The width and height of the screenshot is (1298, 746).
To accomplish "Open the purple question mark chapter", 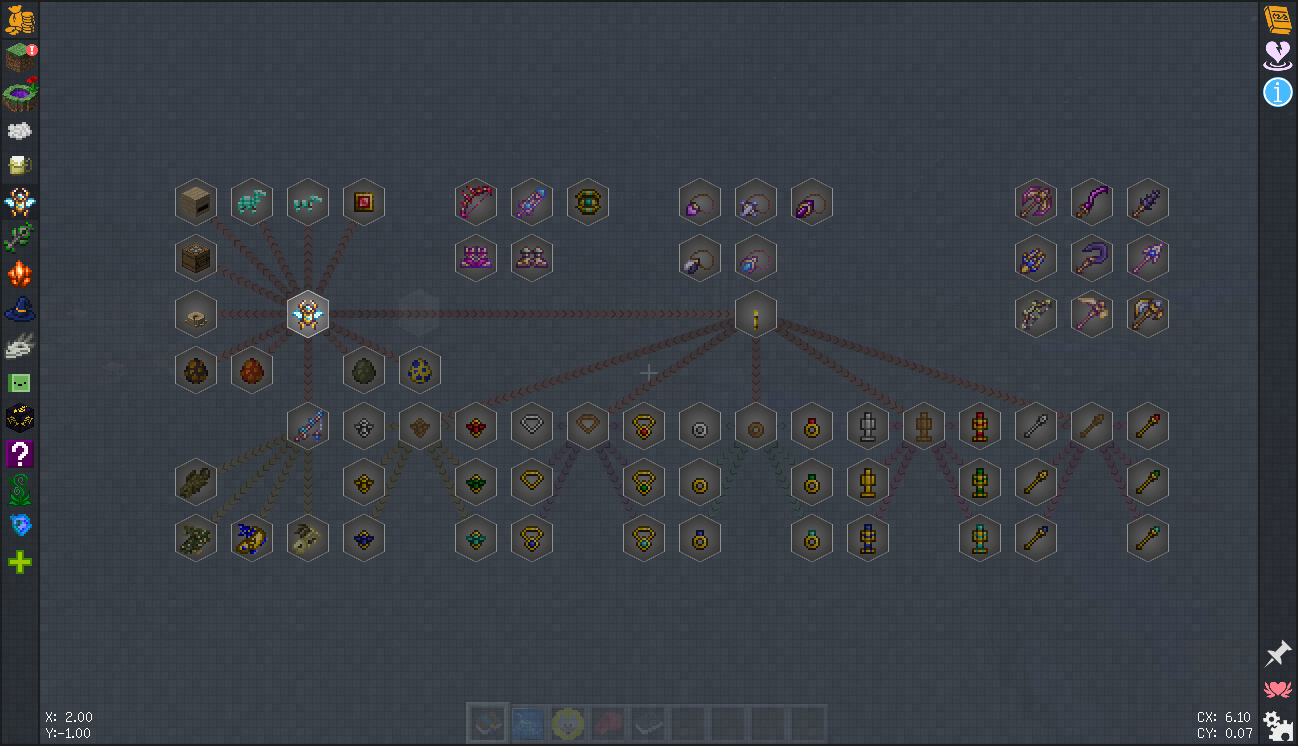I will [x=20, y=454].
